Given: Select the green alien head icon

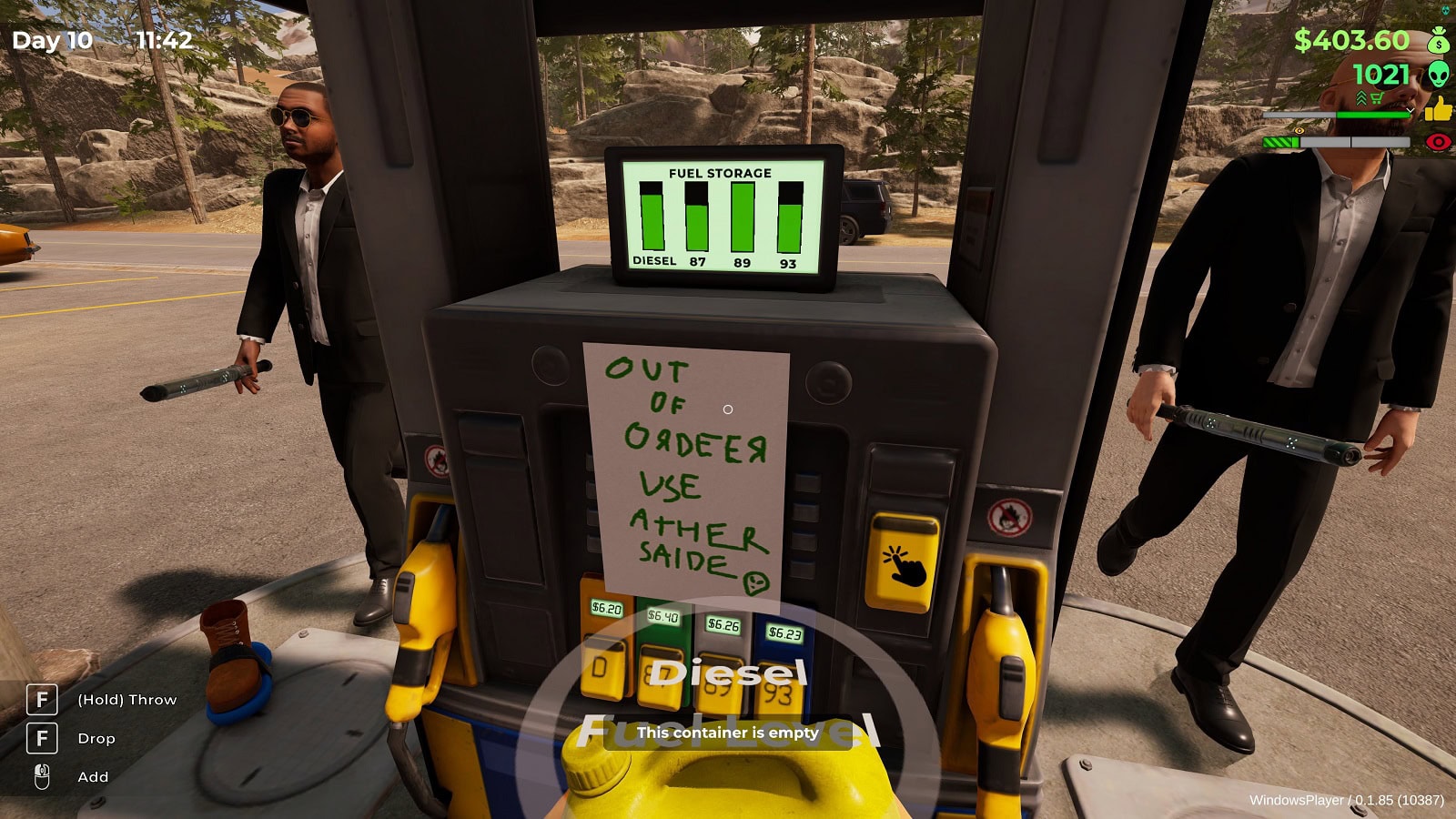Looking at the screenshot, I should (x=1439, y=74).
